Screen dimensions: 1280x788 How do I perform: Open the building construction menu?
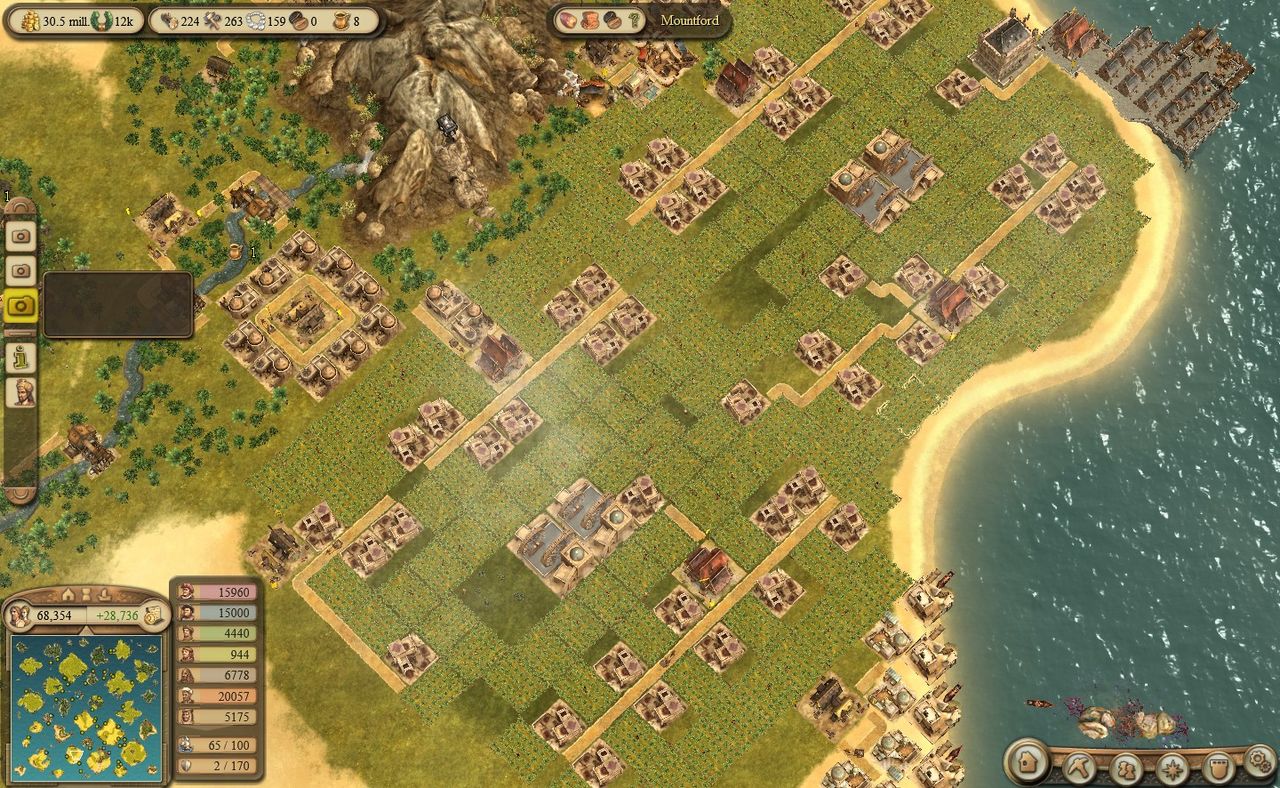(1026, 762)
